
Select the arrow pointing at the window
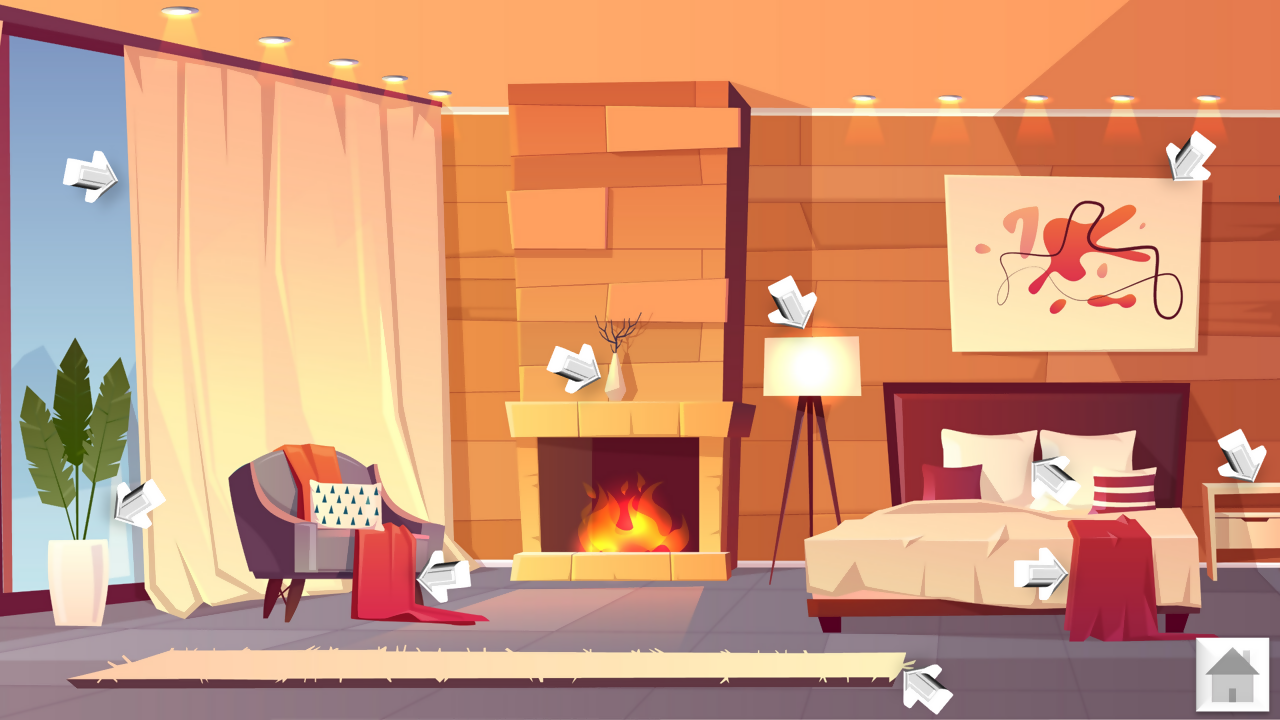pos(90,177)
